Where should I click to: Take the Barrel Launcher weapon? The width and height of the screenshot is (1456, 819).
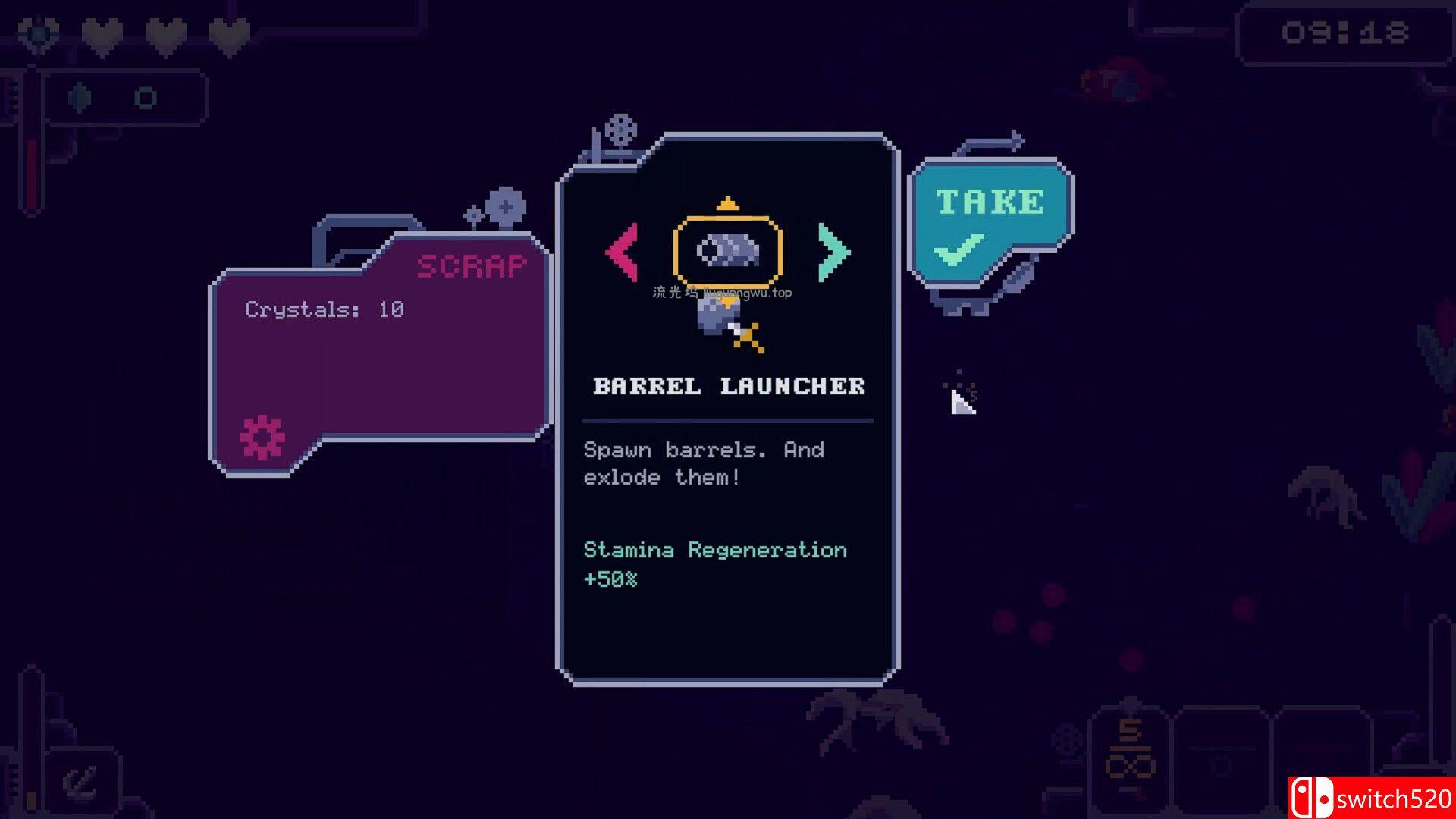(989, 221)
